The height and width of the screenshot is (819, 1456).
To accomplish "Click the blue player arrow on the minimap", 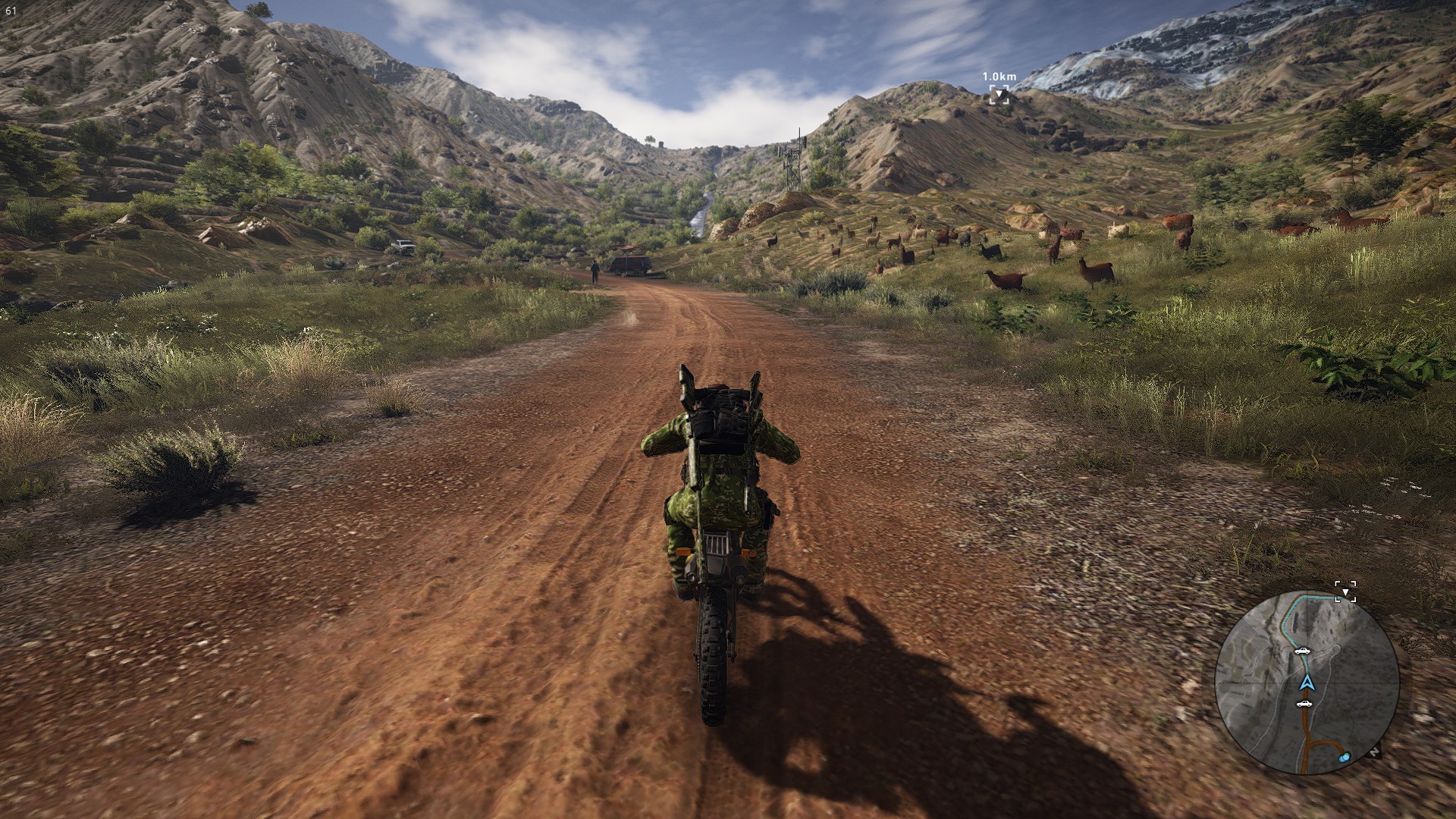I will tap(1306, 682).
